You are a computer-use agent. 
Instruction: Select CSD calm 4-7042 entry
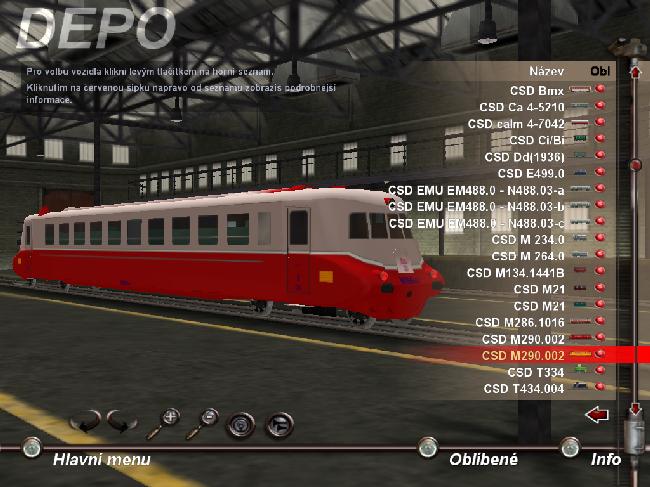coord(515,123)
